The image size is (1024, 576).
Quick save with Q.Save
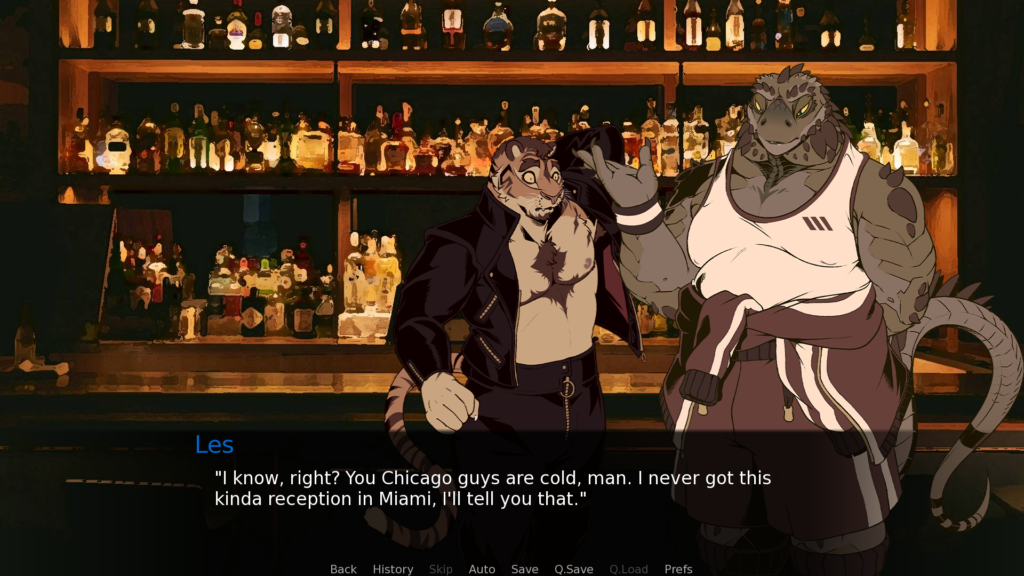point(574,569)
